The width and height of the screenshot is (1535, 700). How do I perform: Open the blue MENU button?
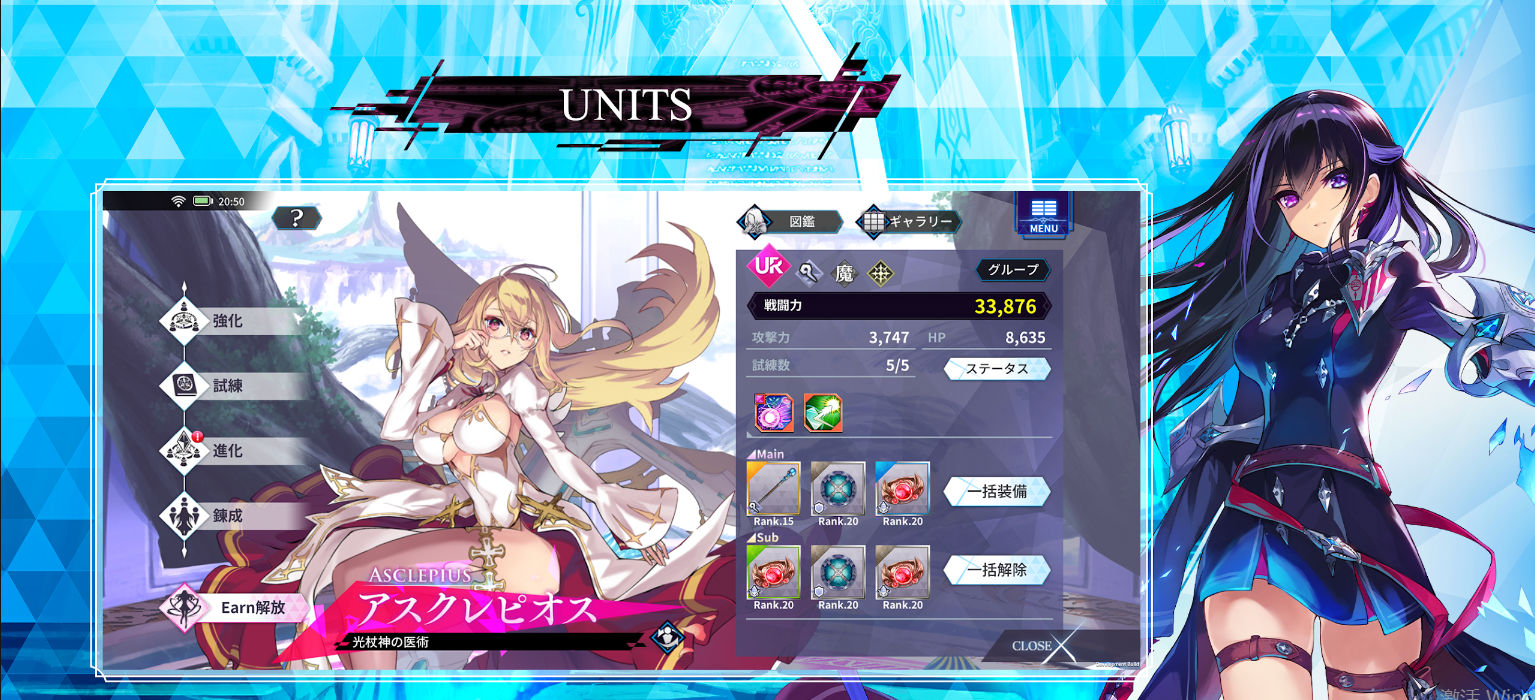[x=1043, y=214]
